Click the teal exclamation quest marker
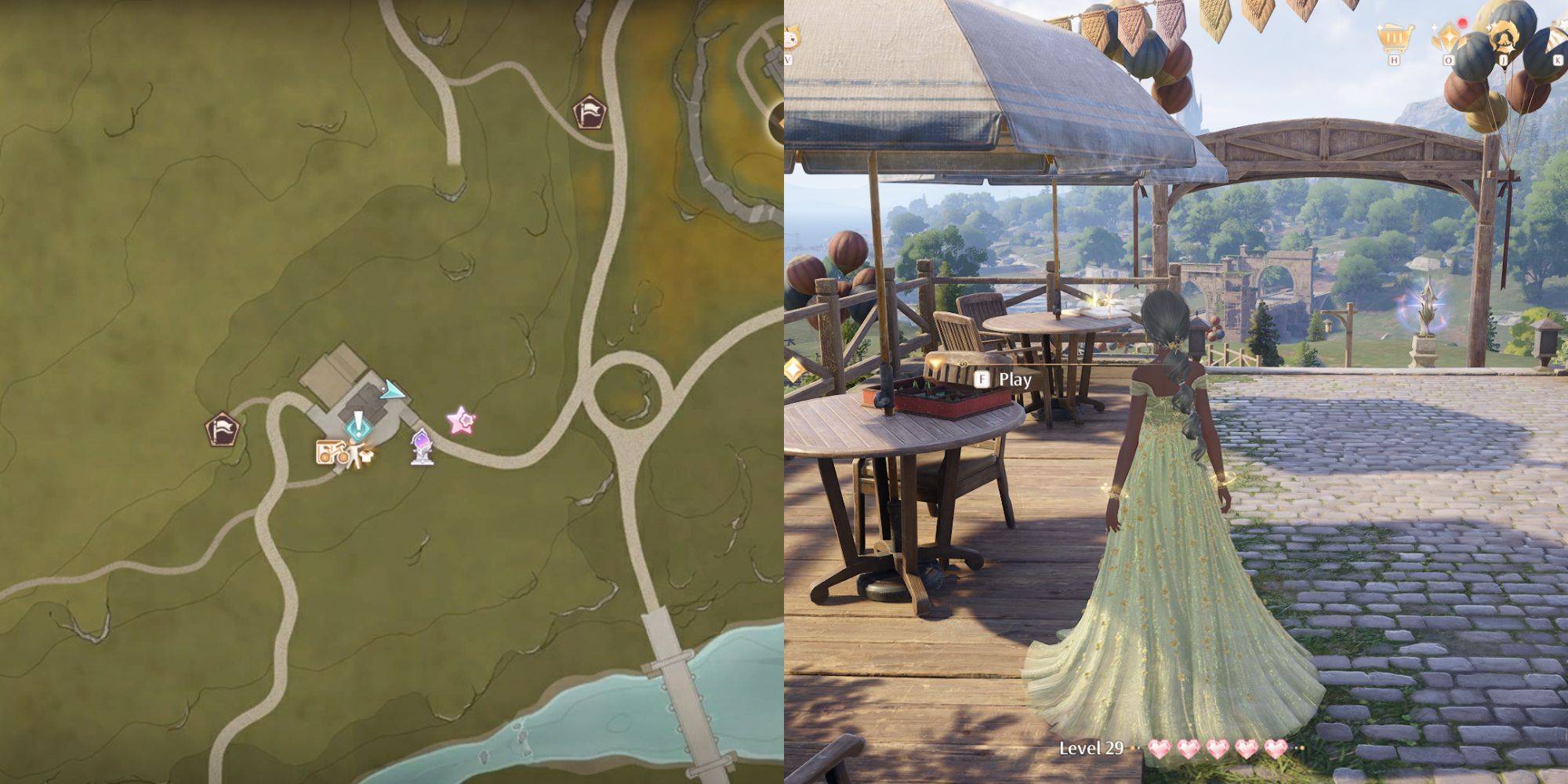The width and height of the screenshot is (1568, 784). click(x=358, y=426)
